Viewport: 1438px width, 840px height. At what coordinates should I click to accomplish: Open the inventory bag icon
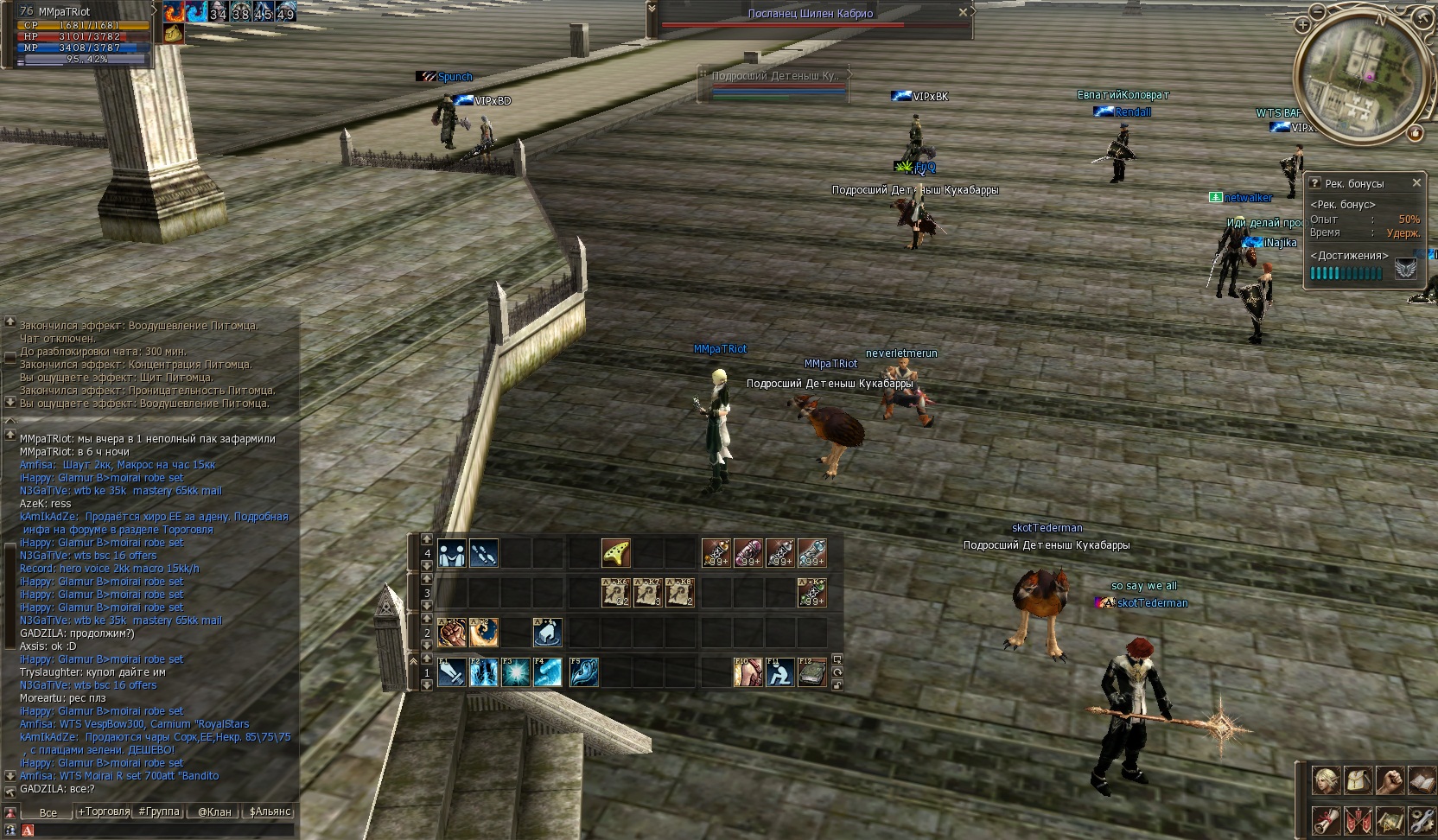(x=1358, y=780)
